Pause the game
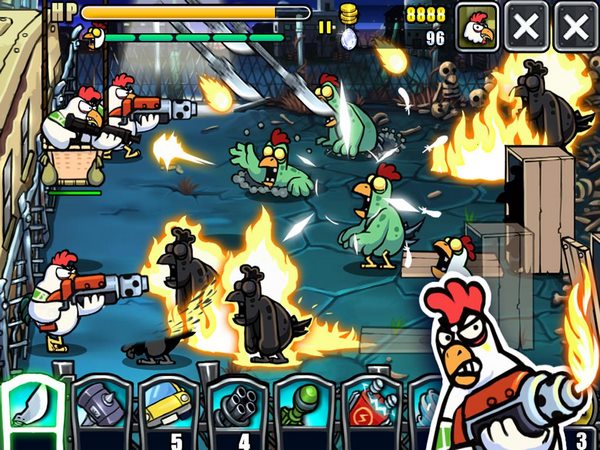Screen dimensions: 600x450 pos(324,28)
